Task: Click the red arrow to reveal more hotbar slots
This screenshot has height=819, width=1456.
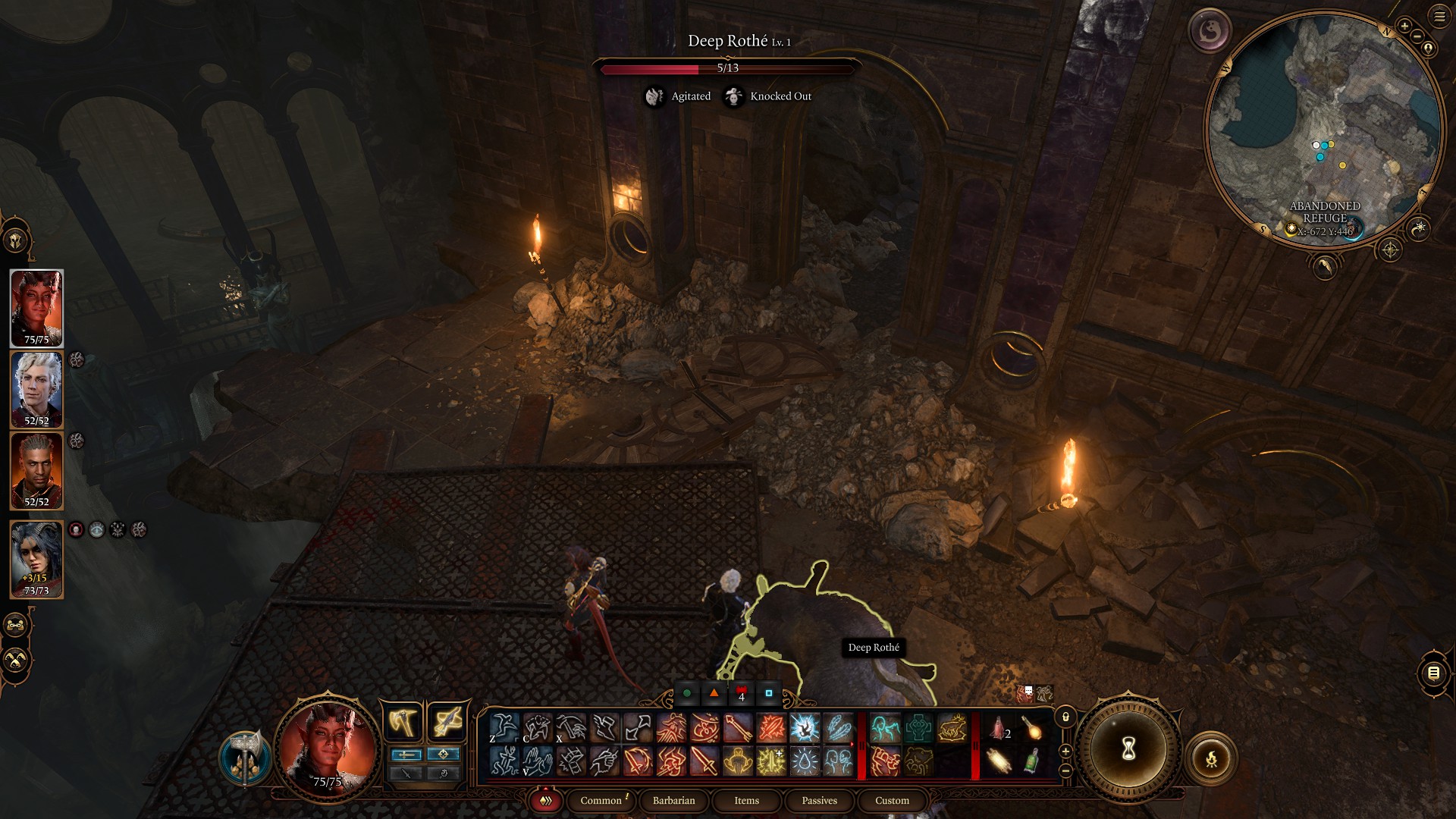Action: 852,743
